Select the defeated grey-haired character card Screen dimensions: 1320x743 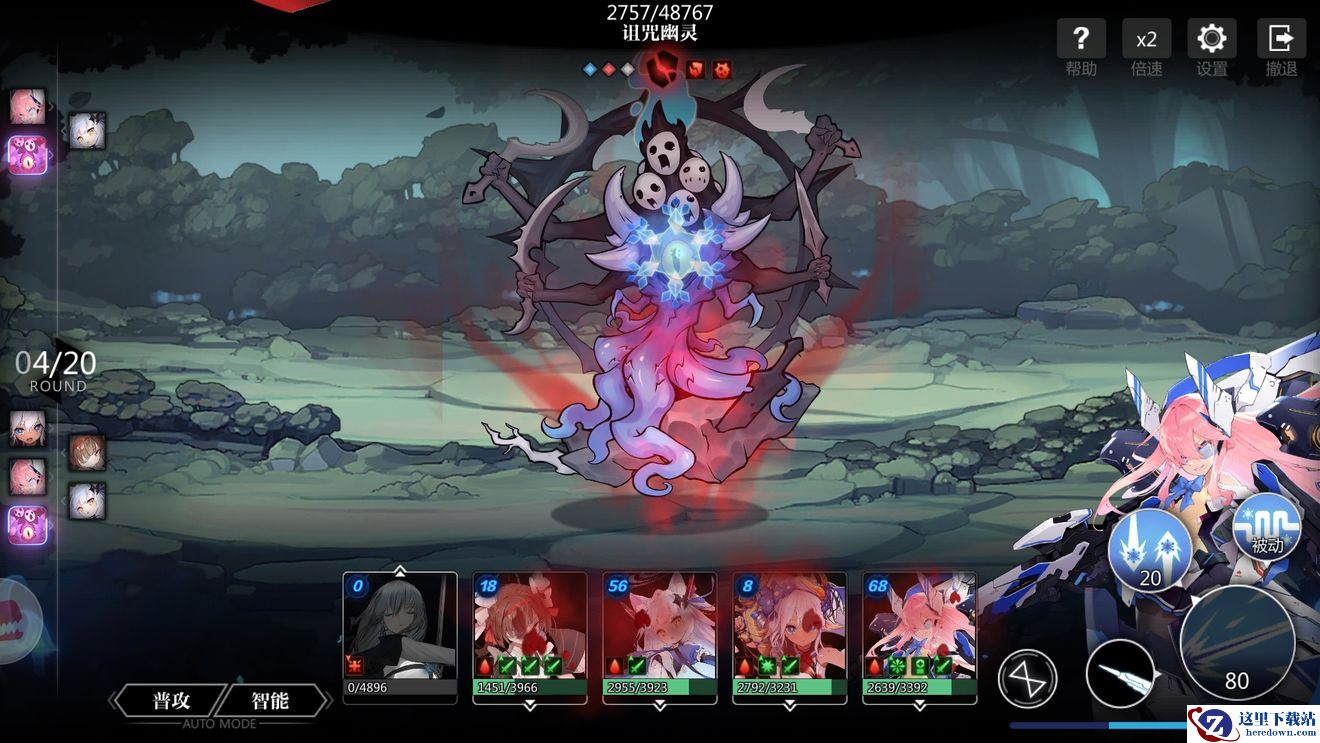[x=400, y=635]
